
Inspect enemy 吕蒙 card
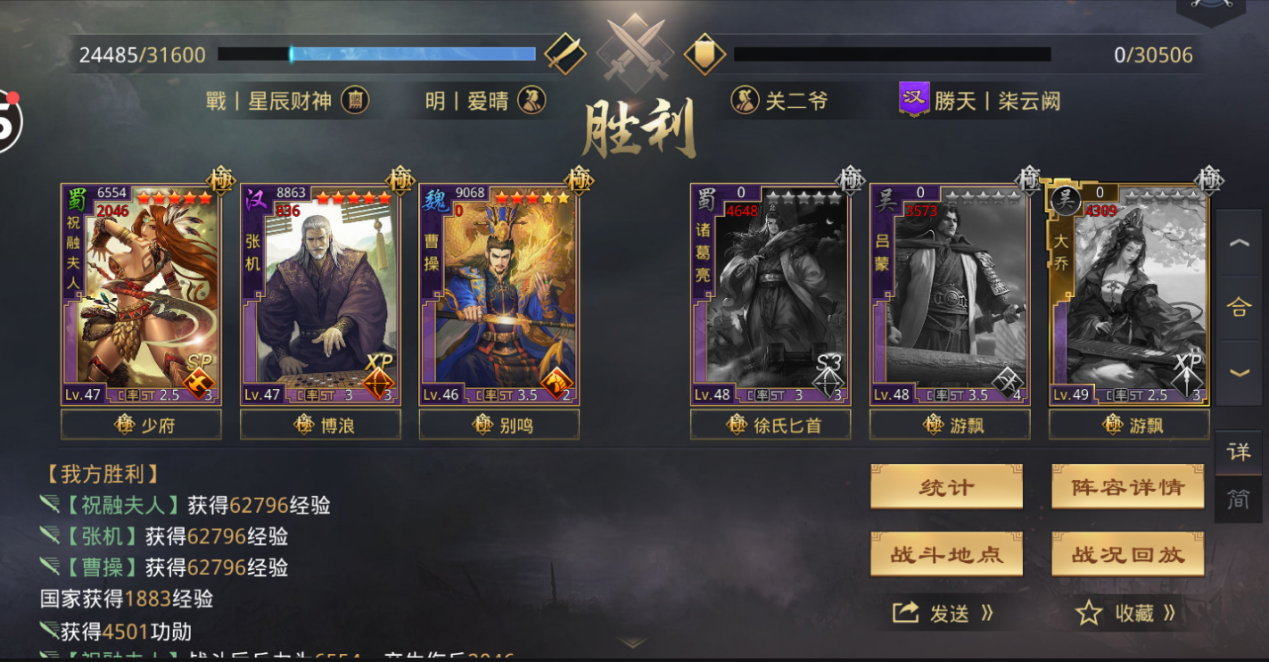tap(949, 294)
